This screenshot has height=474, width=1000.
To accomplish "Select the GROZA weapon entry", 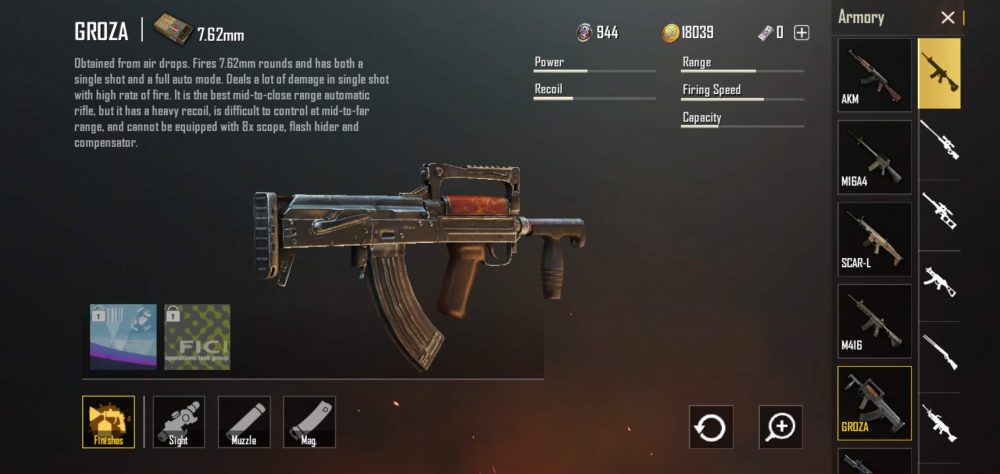I will click(874, 402).
